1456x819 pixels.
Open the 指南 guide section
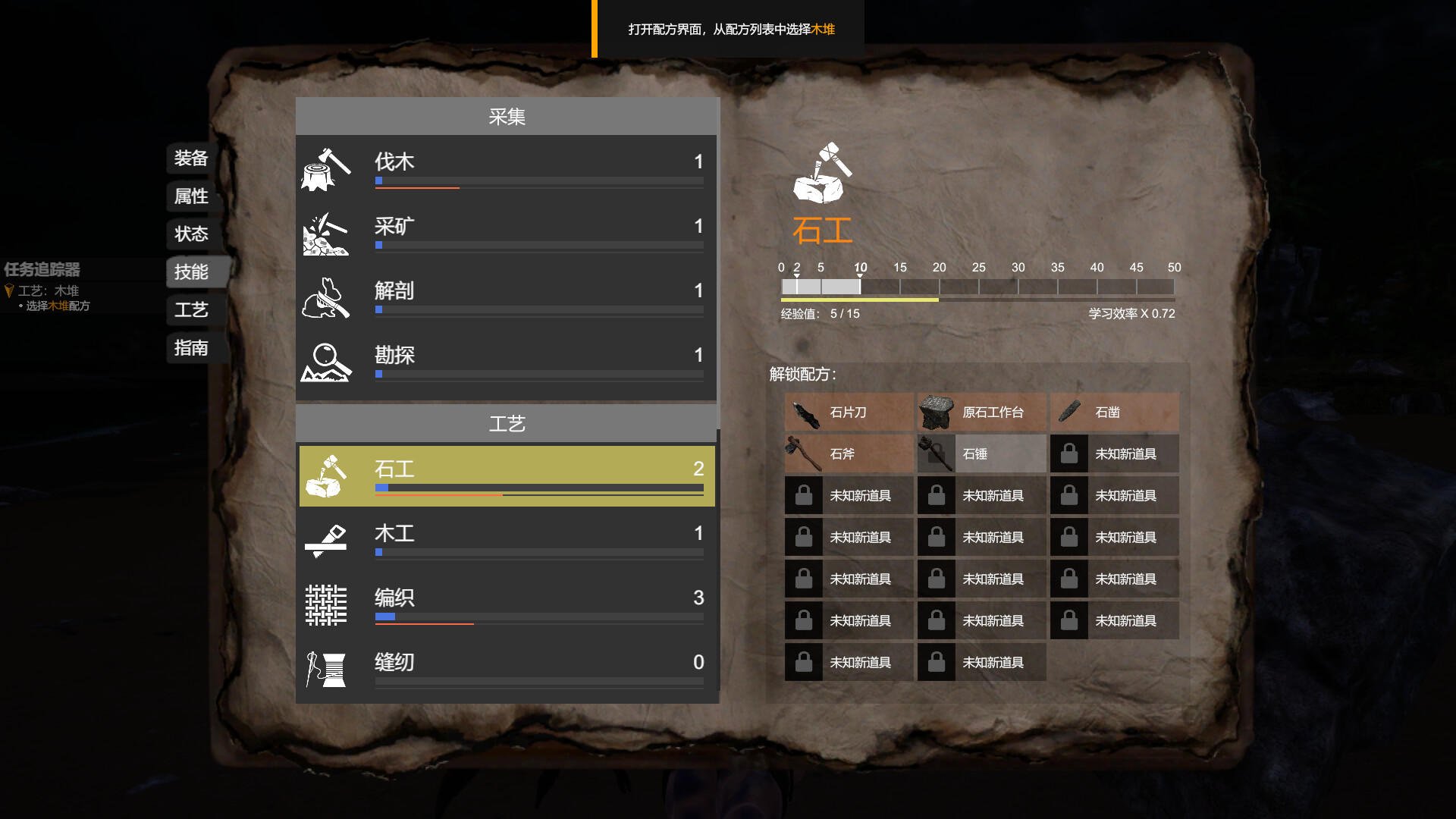[x=190, y=348]
